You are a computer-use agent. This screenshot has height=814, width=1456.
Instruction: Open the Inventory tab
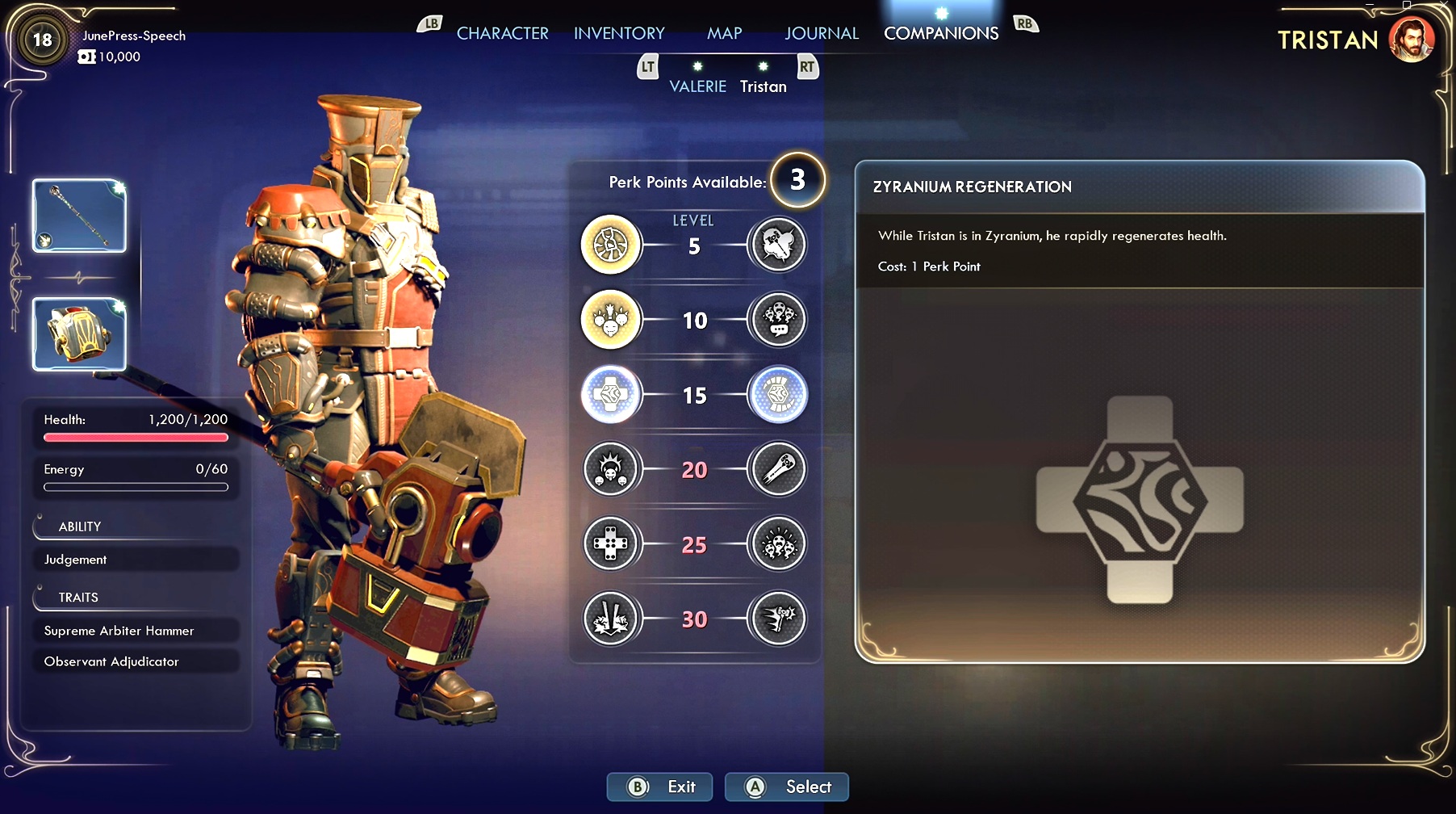(x=619, y=33)
